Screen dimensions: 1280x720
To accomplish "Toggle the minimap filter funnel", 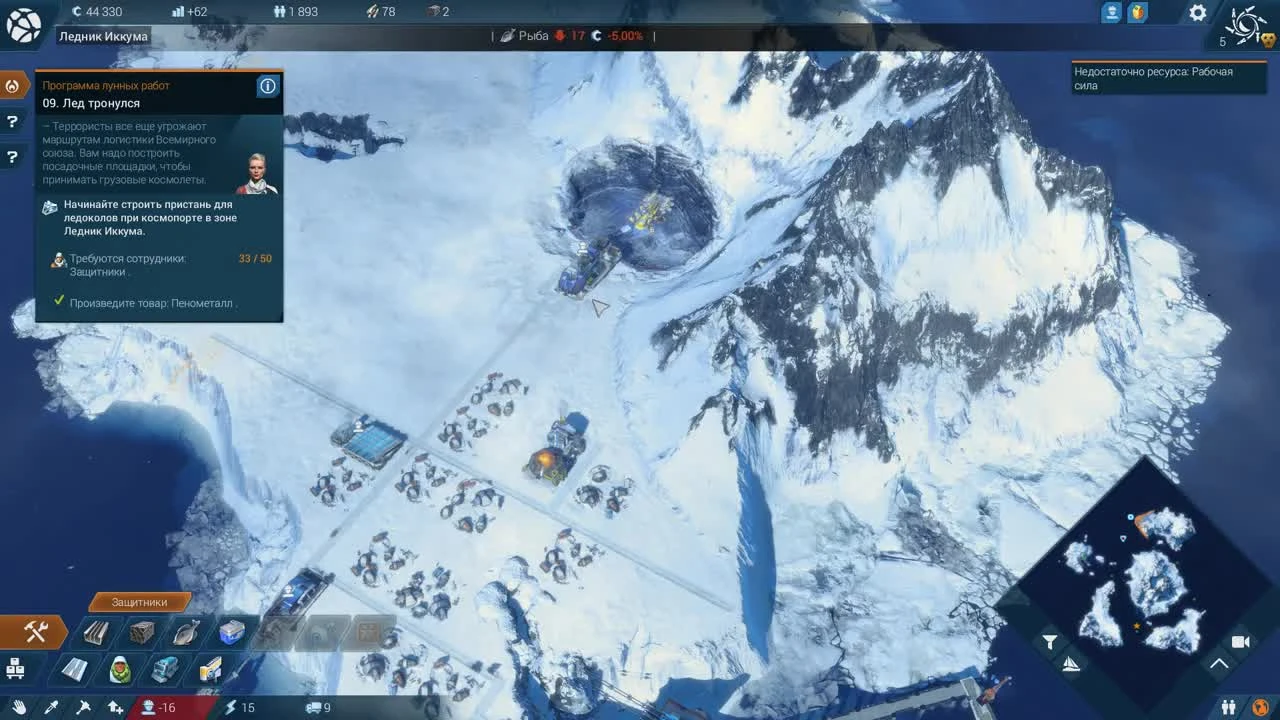I will [1051, 641].
